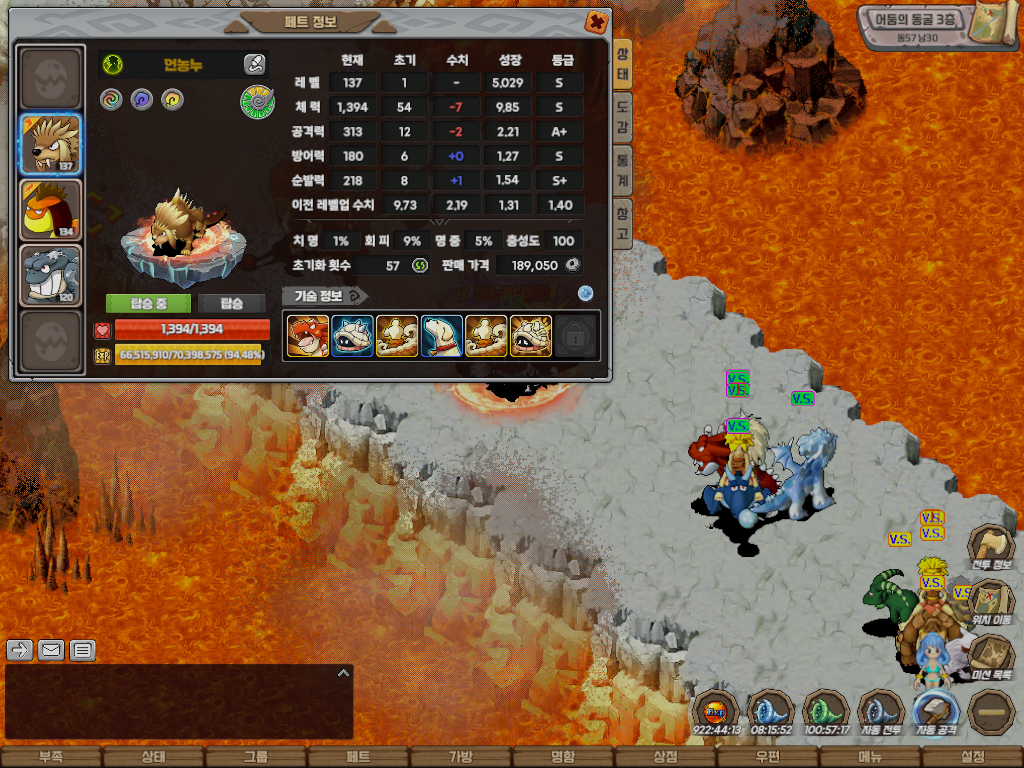Select the white dog skill icon
The width and height of the screenshot is (1024, 768).
point(441,336)
